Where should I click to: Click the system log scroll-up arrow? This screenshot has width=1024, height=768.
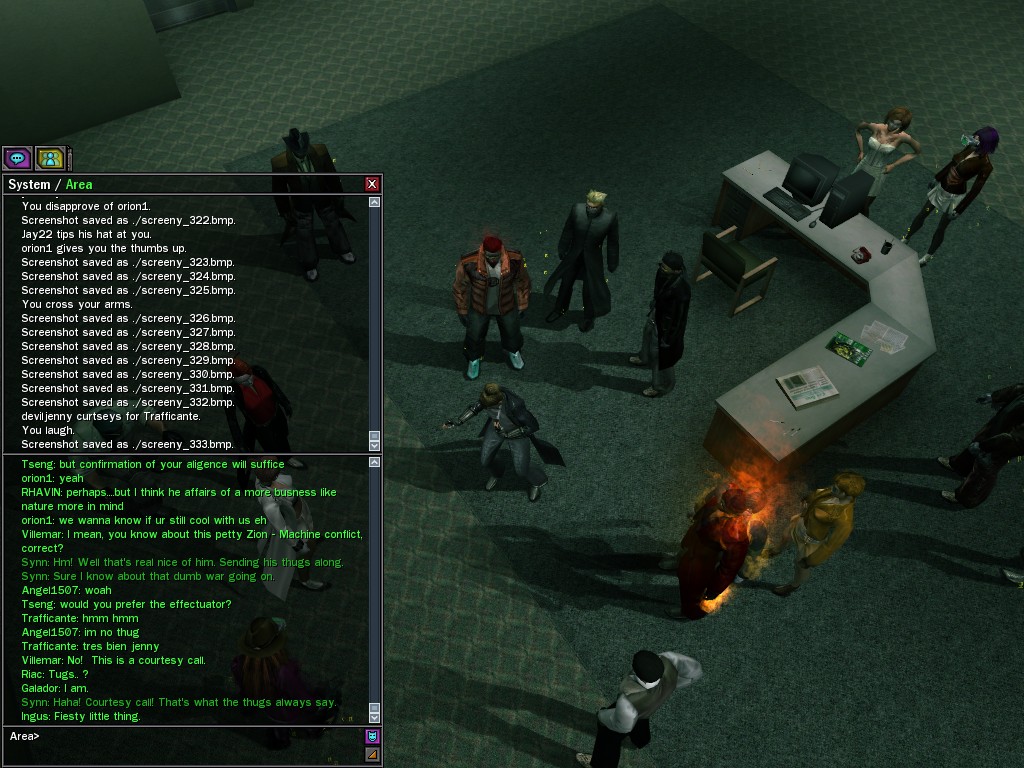point(374,202)
